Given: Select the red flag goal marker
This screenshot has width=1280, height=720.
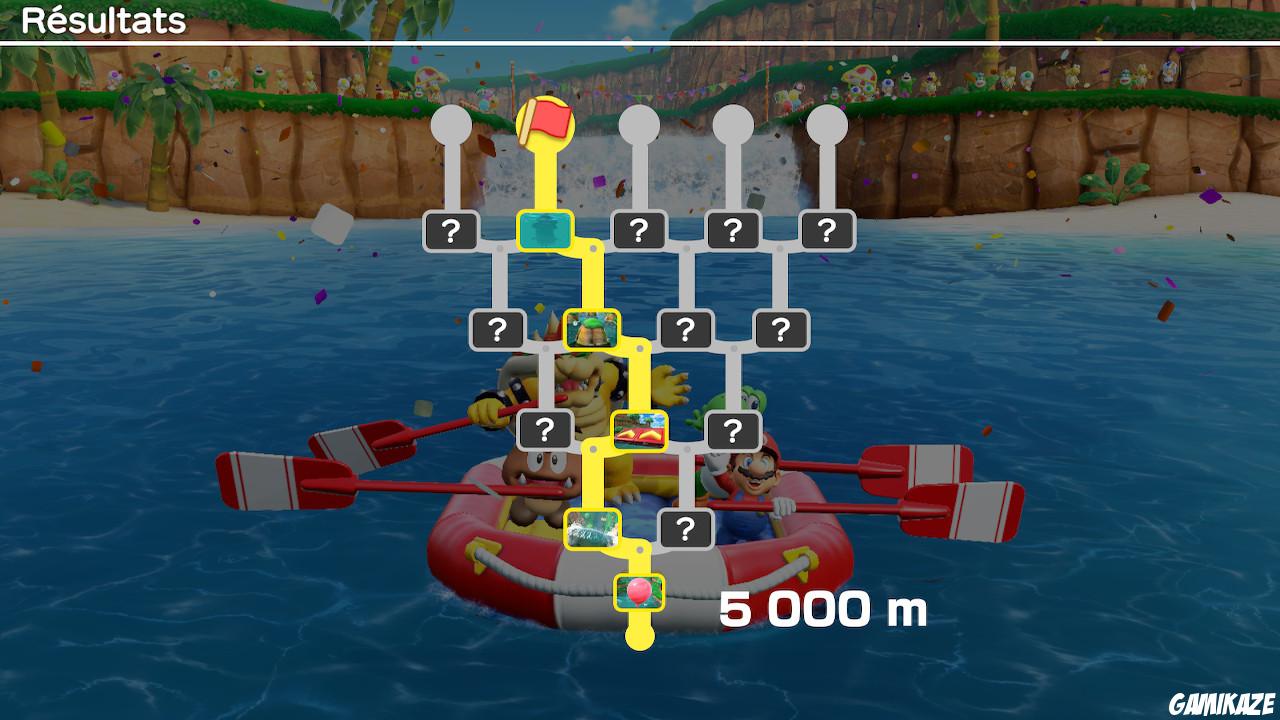Looking at the screenshot, I should click(x=545, y=122).
